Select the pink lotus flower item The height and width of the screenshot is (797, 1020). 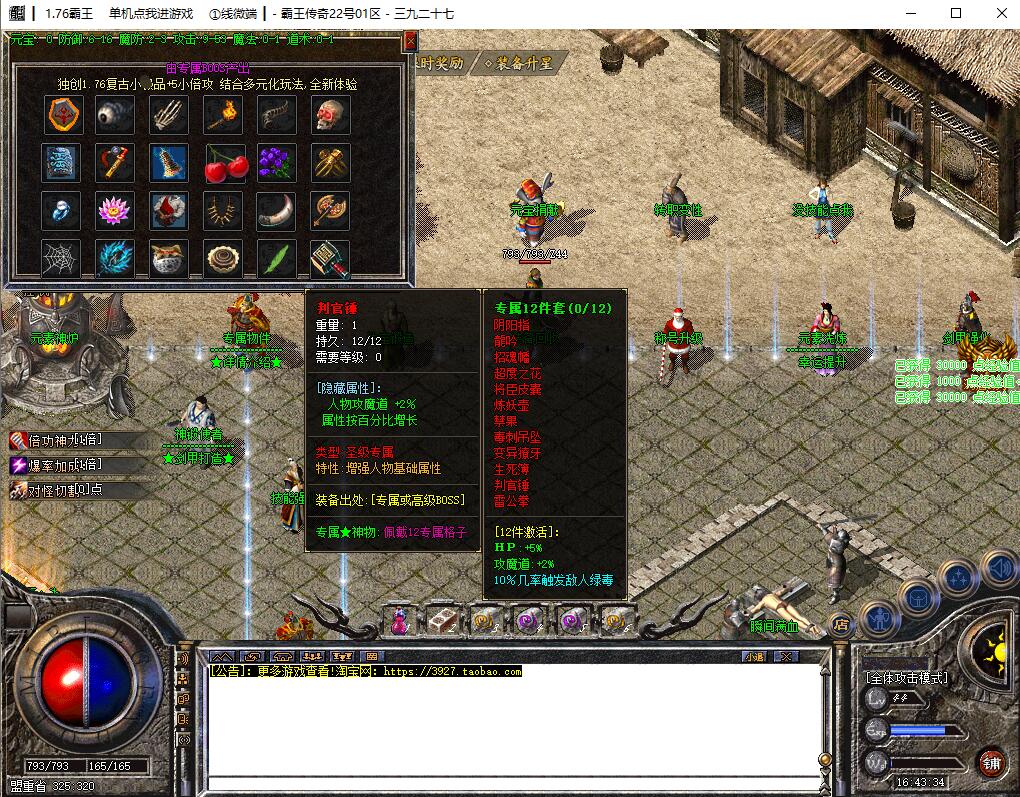(116, 210)
